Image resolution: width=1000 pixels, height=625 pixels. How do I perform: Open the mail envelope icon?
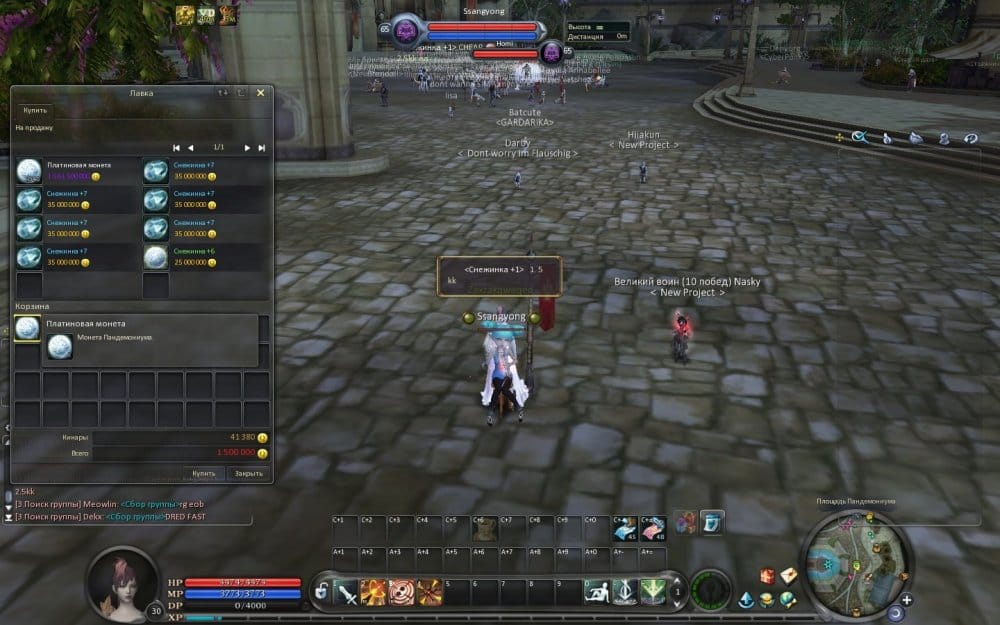(789, 575)
